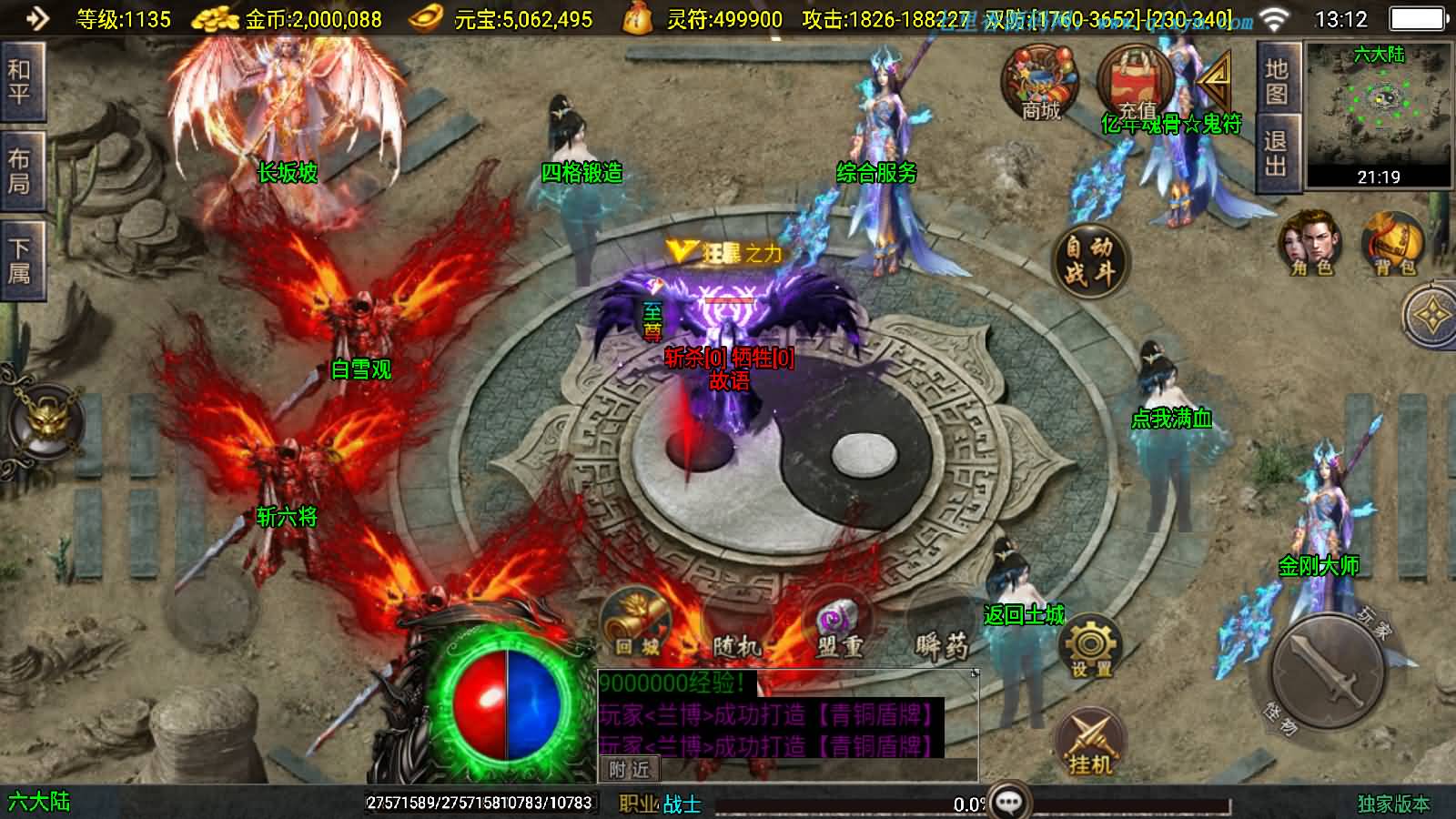Open the 地图 map
Image resolution: width=1456 pixels, height=819 pixels.
tap(1277, 82)
